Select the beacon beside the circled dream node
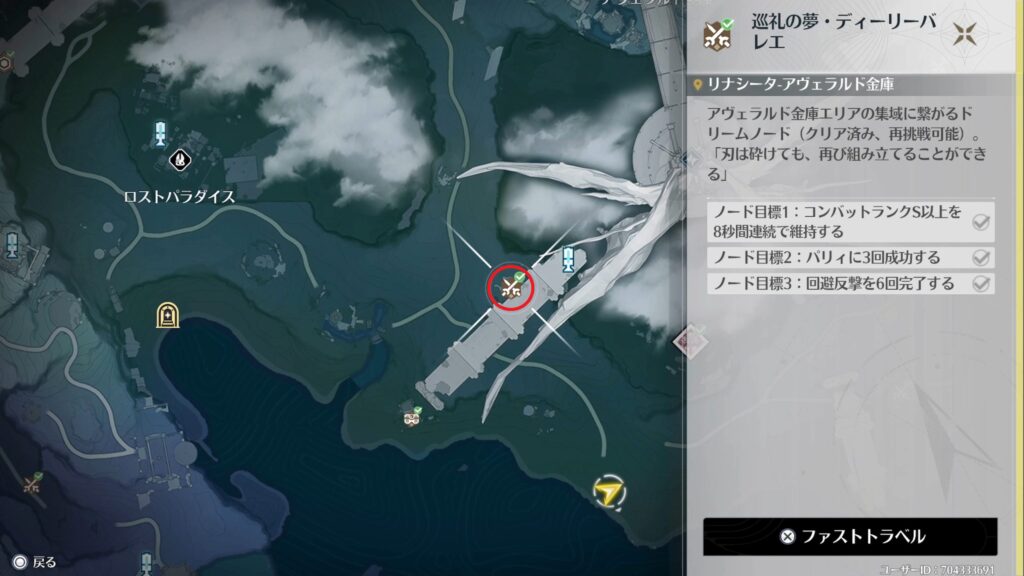The height and width of the screenshot is (576, 1024). (567, 260)
